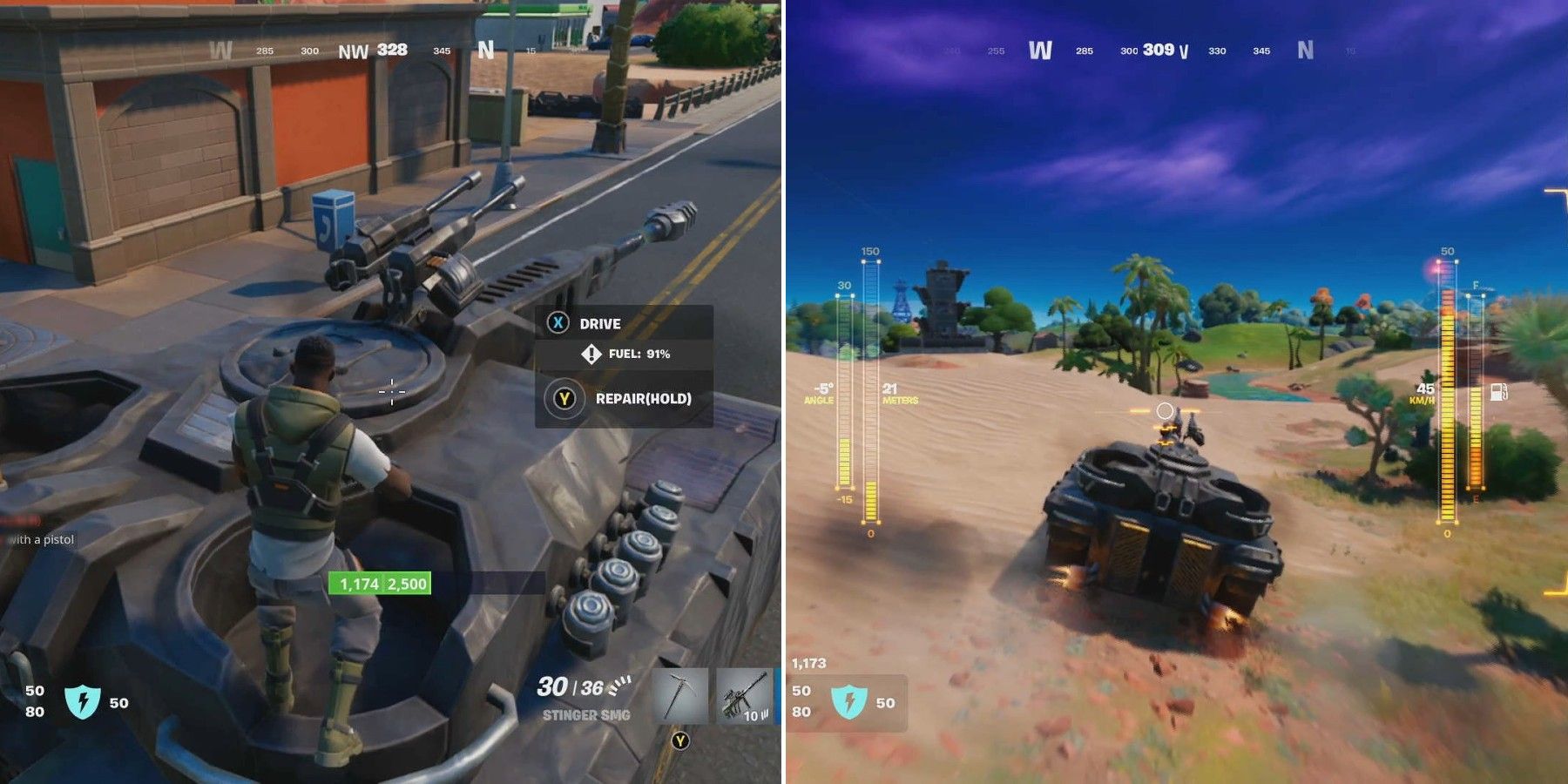This screenshot has height=784, width=1568.
Task: Activate the REPAIR(HOLD) option
Action: (x=643, y=399)
